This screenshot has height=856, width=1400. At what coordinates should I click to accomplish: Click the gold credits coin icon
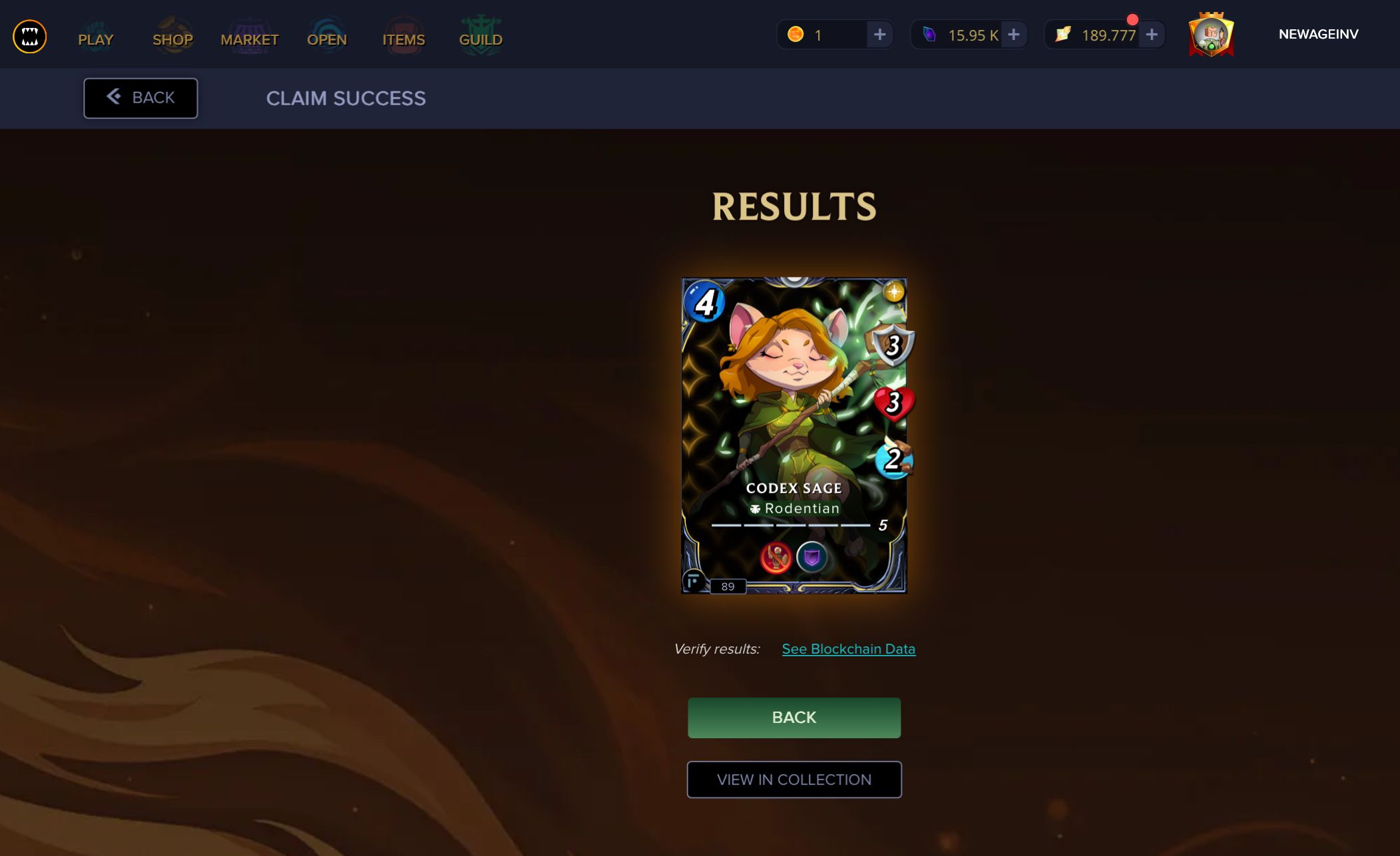[798, 34]
